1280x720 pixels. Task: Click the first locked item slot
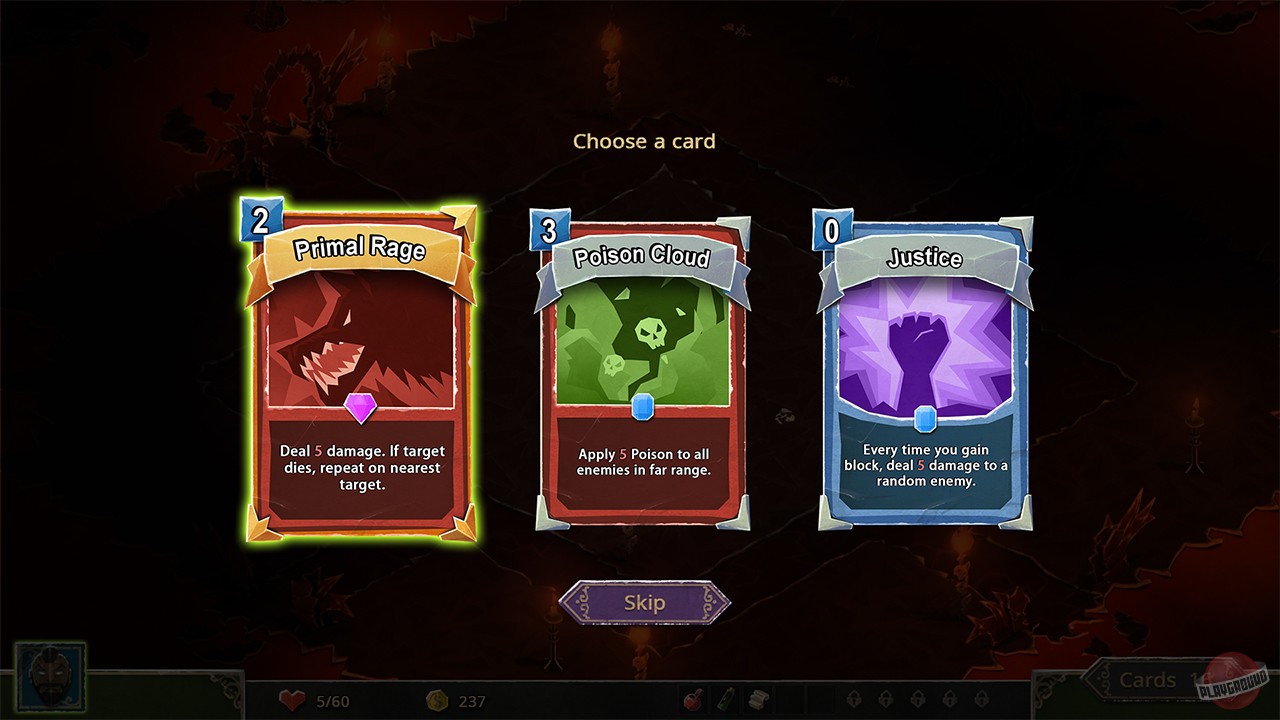click(854, 701)
